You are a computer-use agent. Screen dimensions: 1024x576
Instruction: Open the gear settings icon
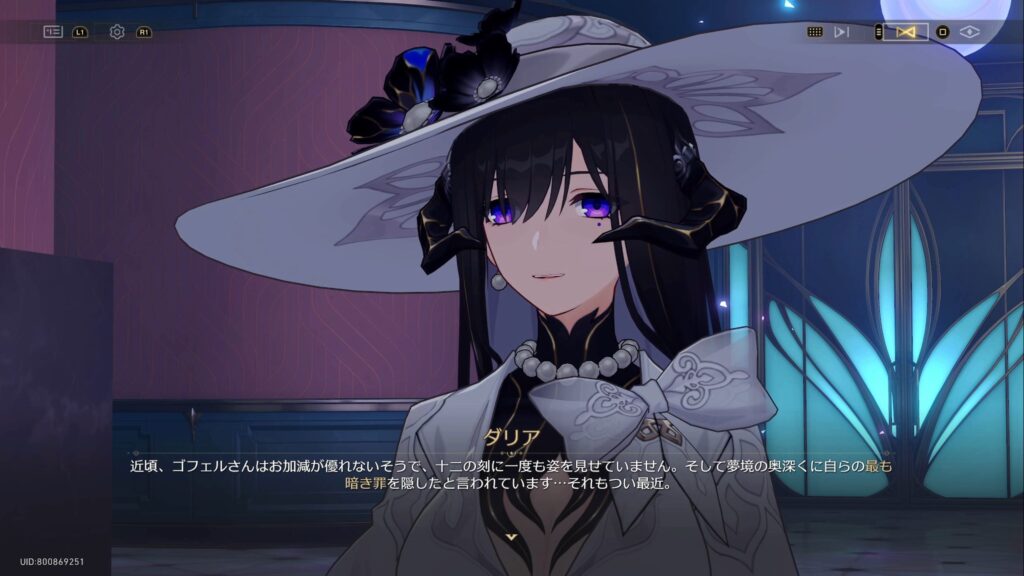click(117, 32)
